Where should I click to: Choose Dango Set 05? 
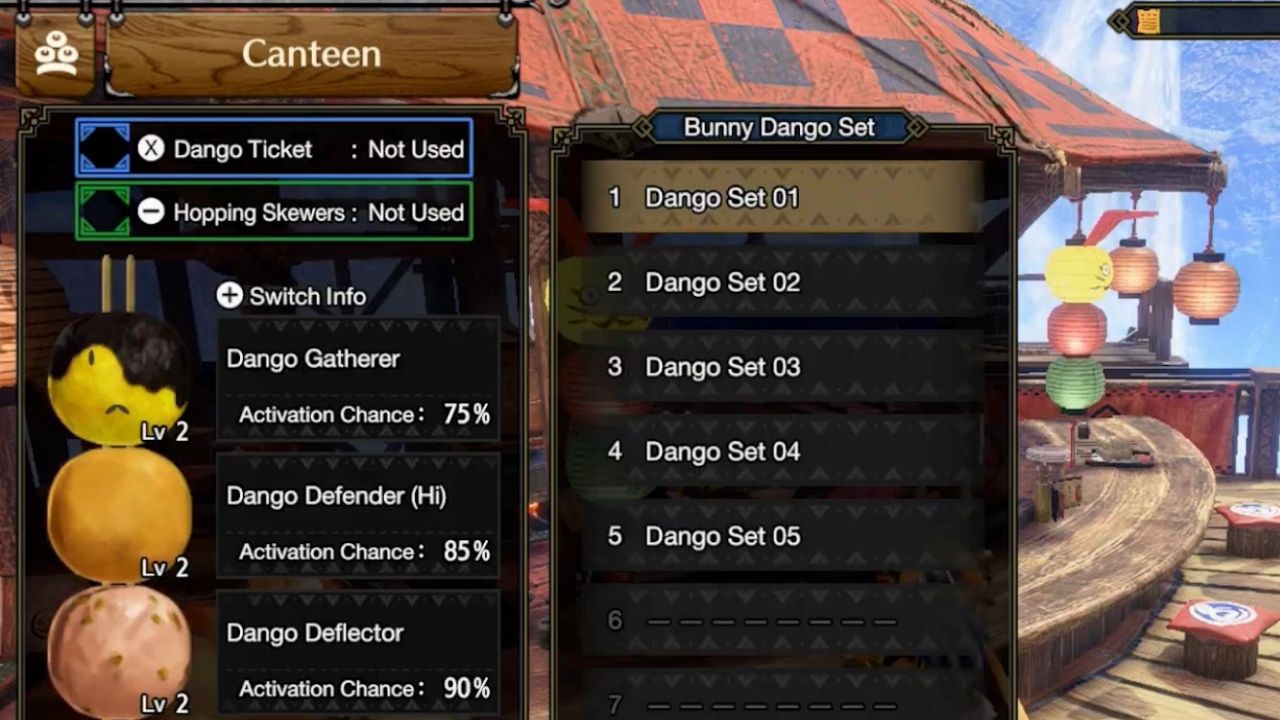click(x=782, y=537)
